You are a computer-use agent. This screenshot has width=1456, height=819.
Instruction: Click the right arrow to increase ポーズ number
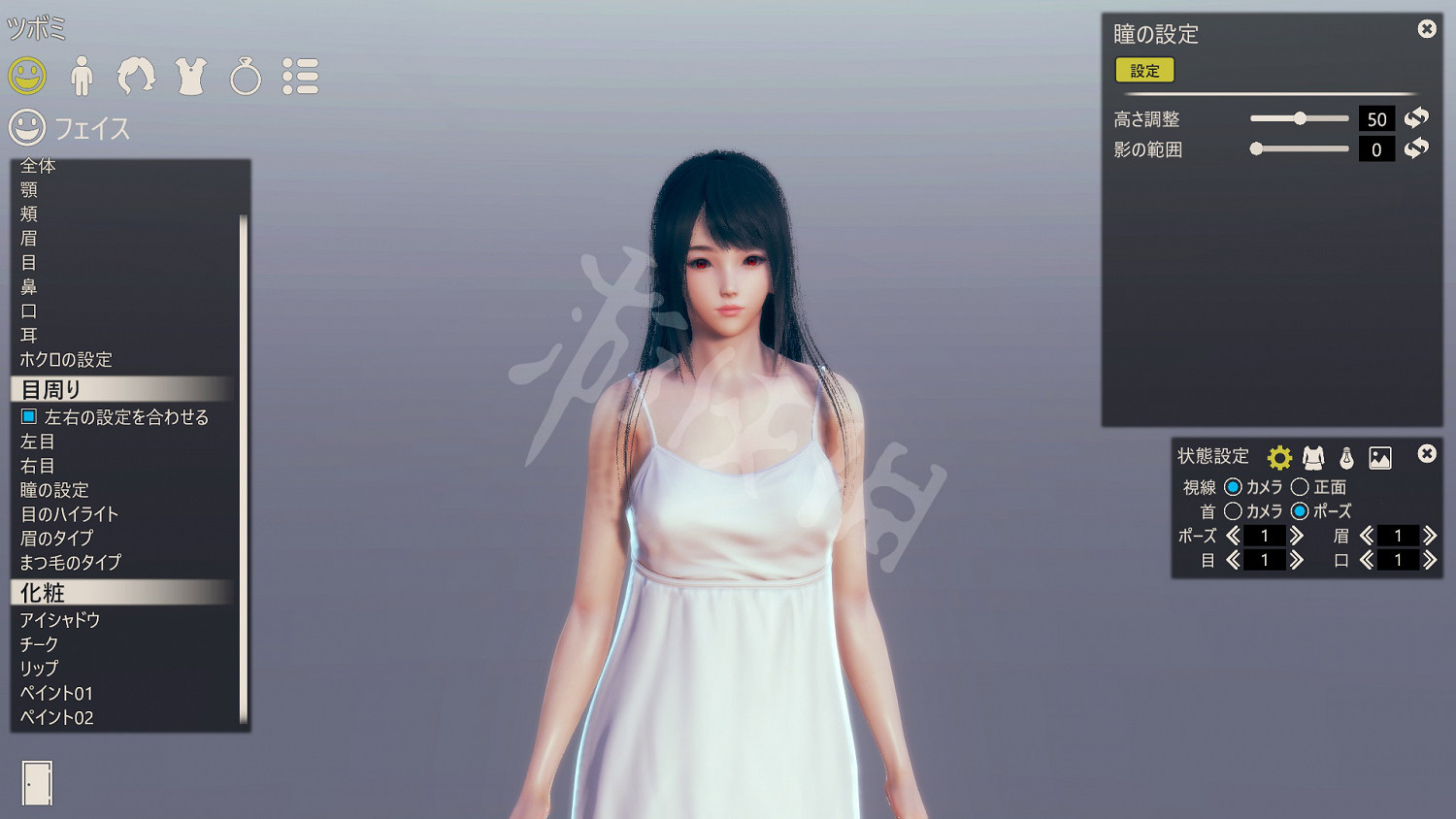coord(1297,536)
